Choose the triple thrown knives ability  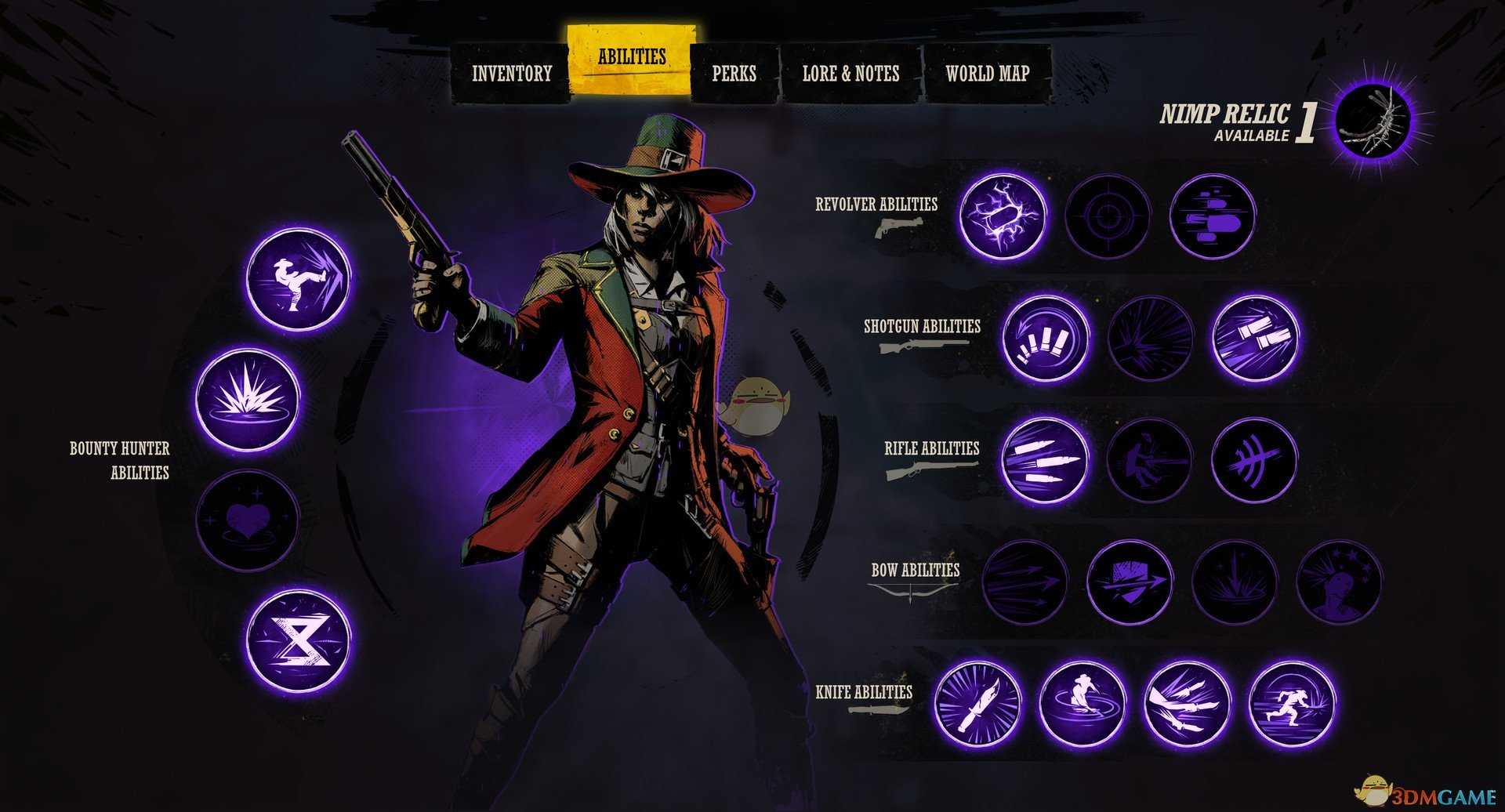pos(1187,703)
